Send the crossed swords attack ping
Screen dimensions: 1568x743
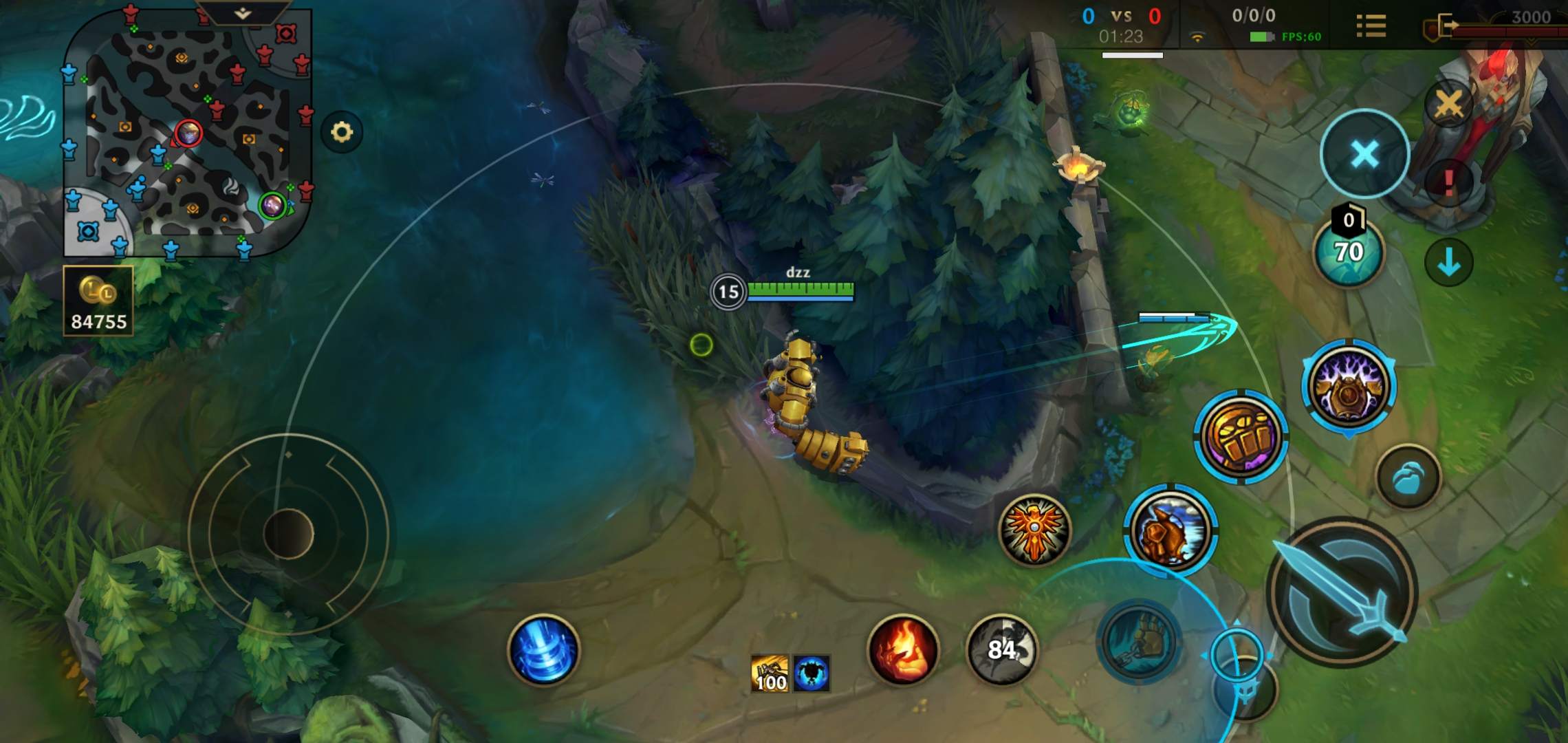[x=1448, y=105]
